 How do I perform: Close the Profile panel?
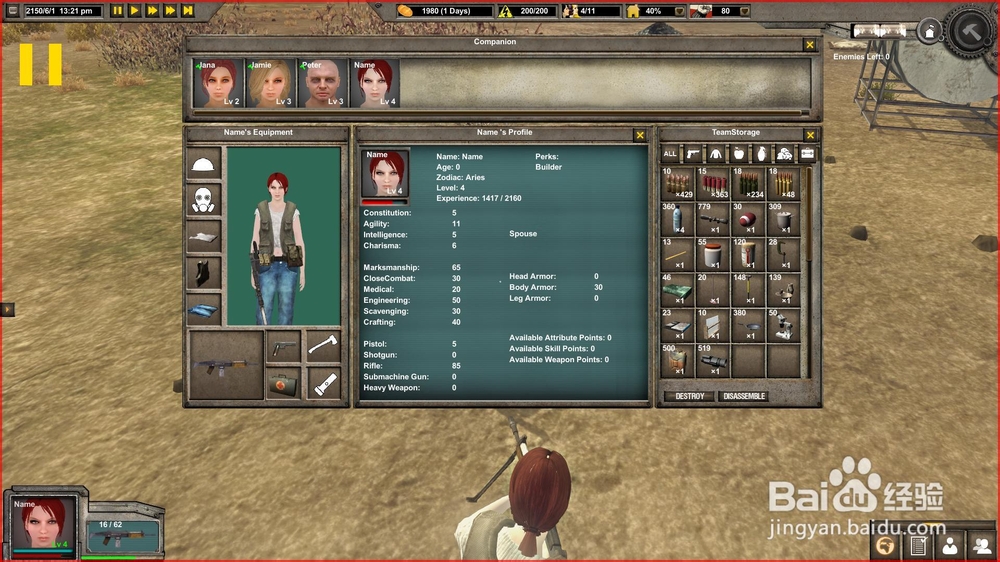coord(640,135)
